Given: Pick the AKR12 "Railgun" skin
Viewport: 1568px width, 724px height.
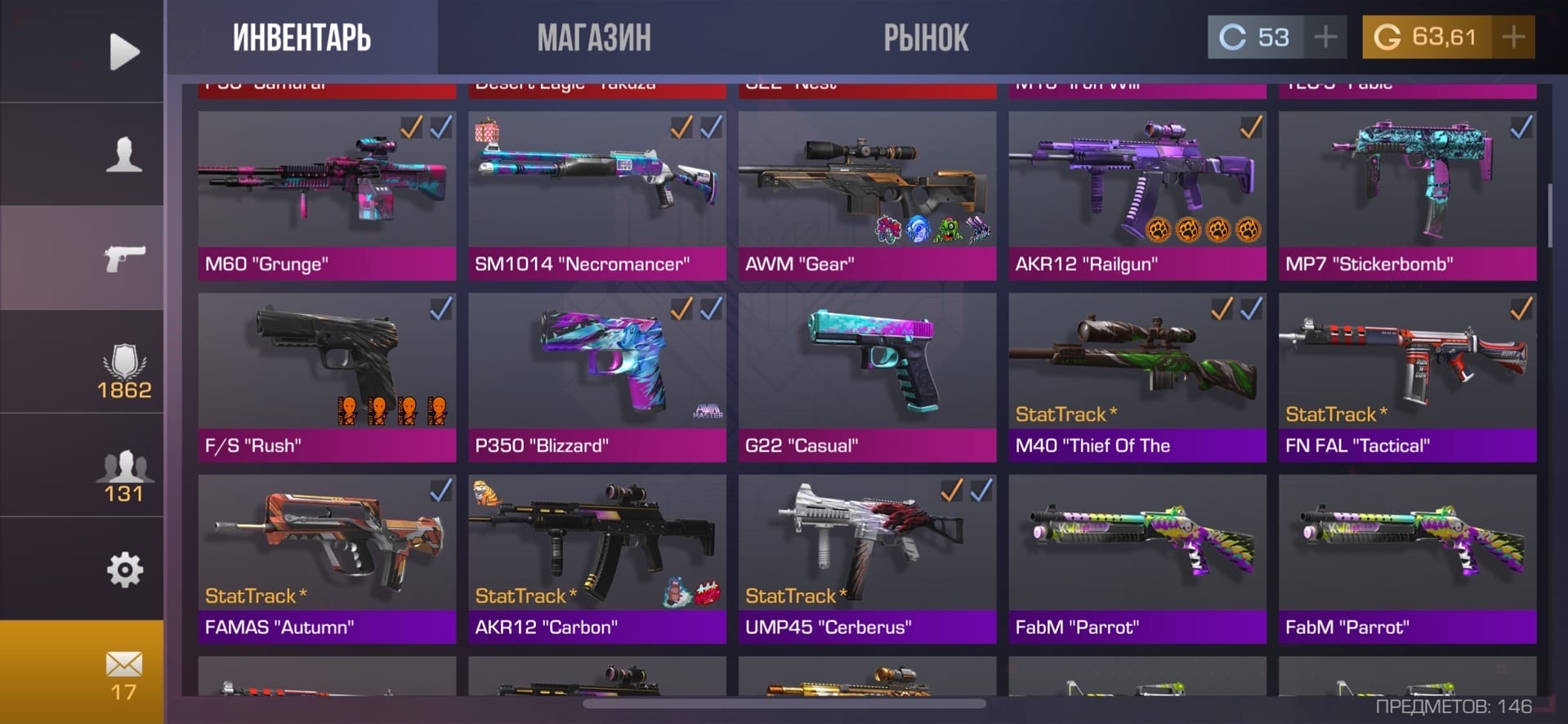Looking at the screenshot, I should point(1137,196).
